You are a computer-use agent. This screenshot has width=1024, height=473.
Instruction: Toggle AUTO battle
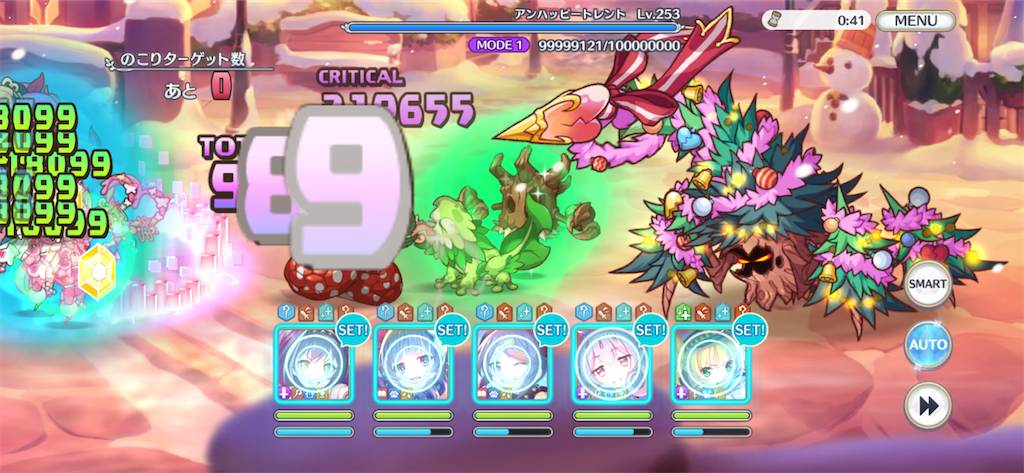click(x=927, y=345)
